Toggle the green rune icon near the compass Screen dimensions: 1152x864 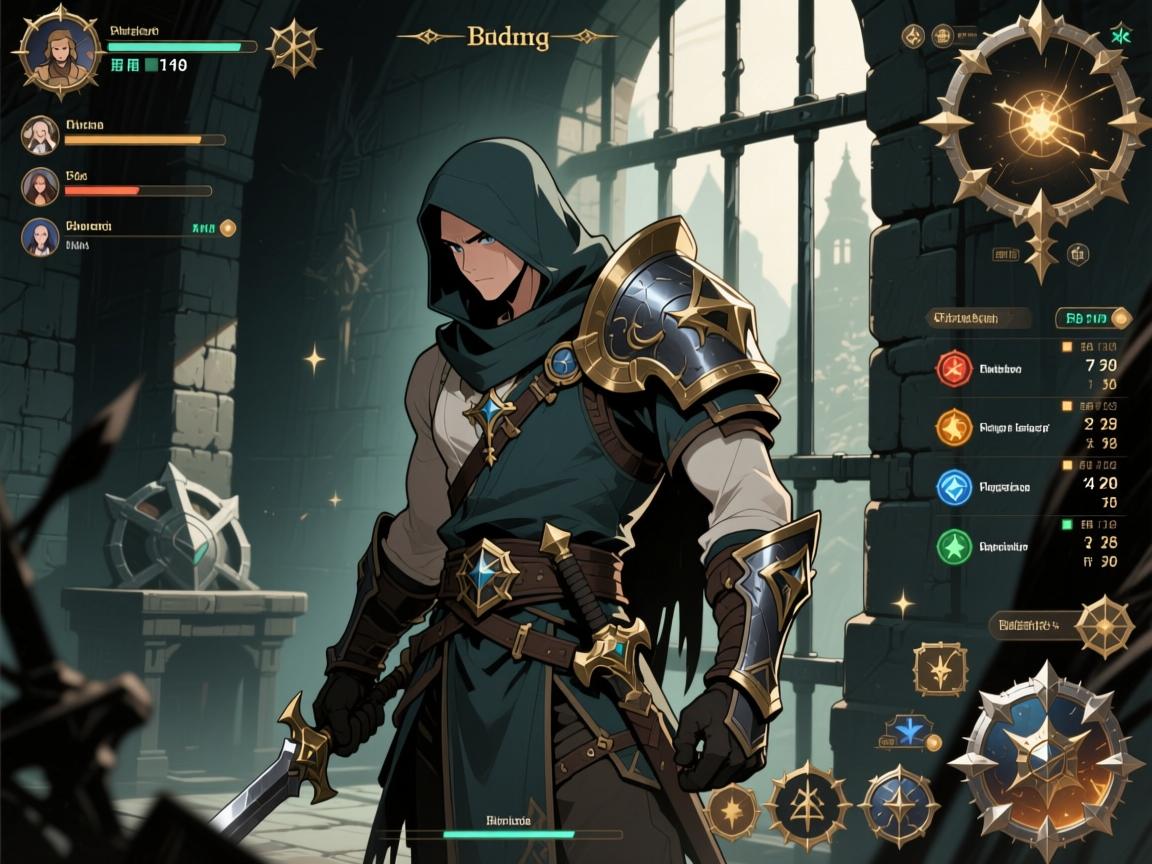tap(1120, 37)
